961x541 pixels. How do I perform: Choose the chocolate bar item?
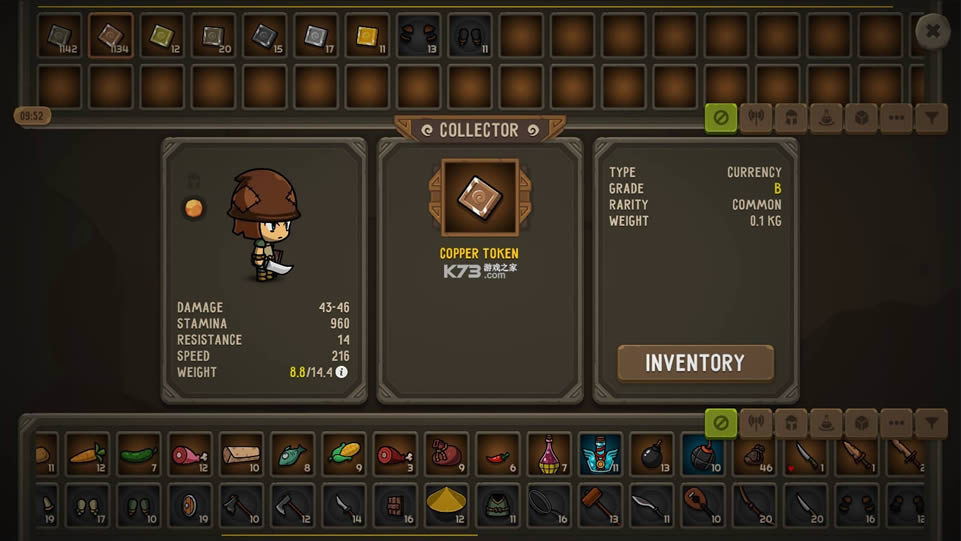pos(395,504)
